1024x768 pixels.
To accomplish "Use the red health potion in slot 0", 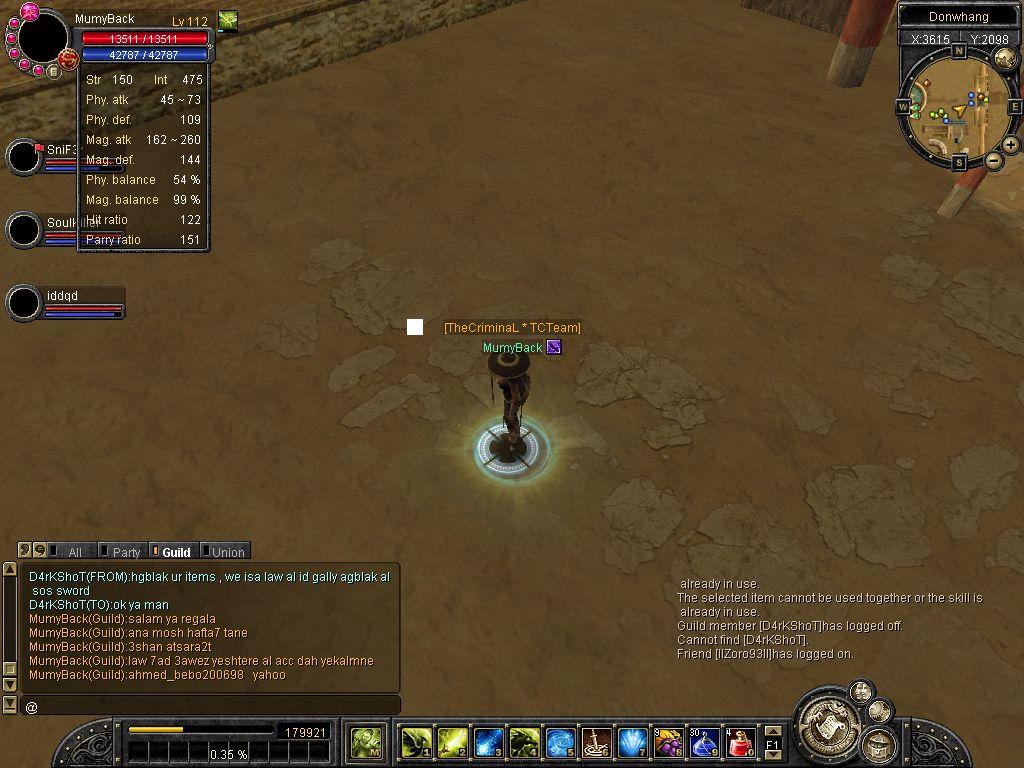I will tap(741, 742).
